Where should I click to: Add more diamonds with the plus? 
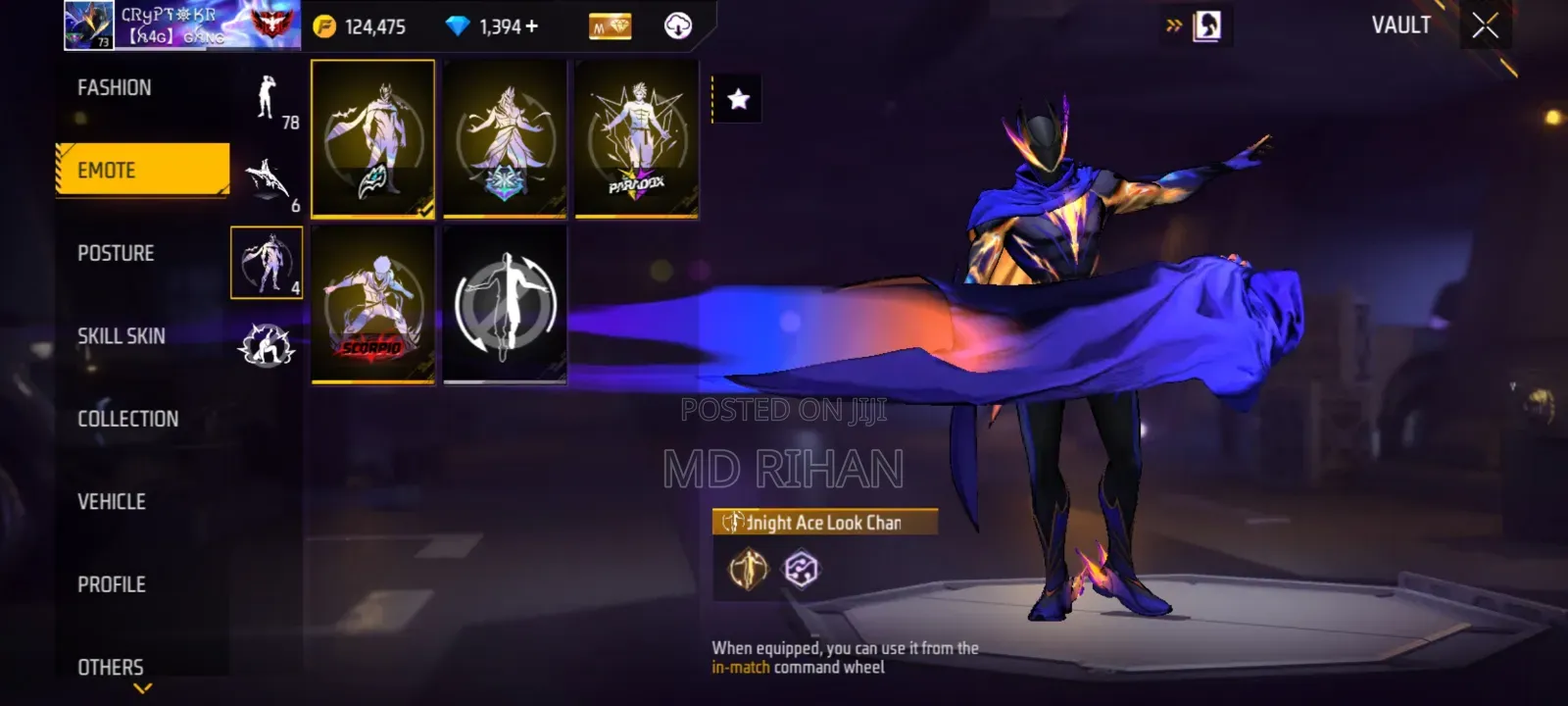[x=532, y=26]
